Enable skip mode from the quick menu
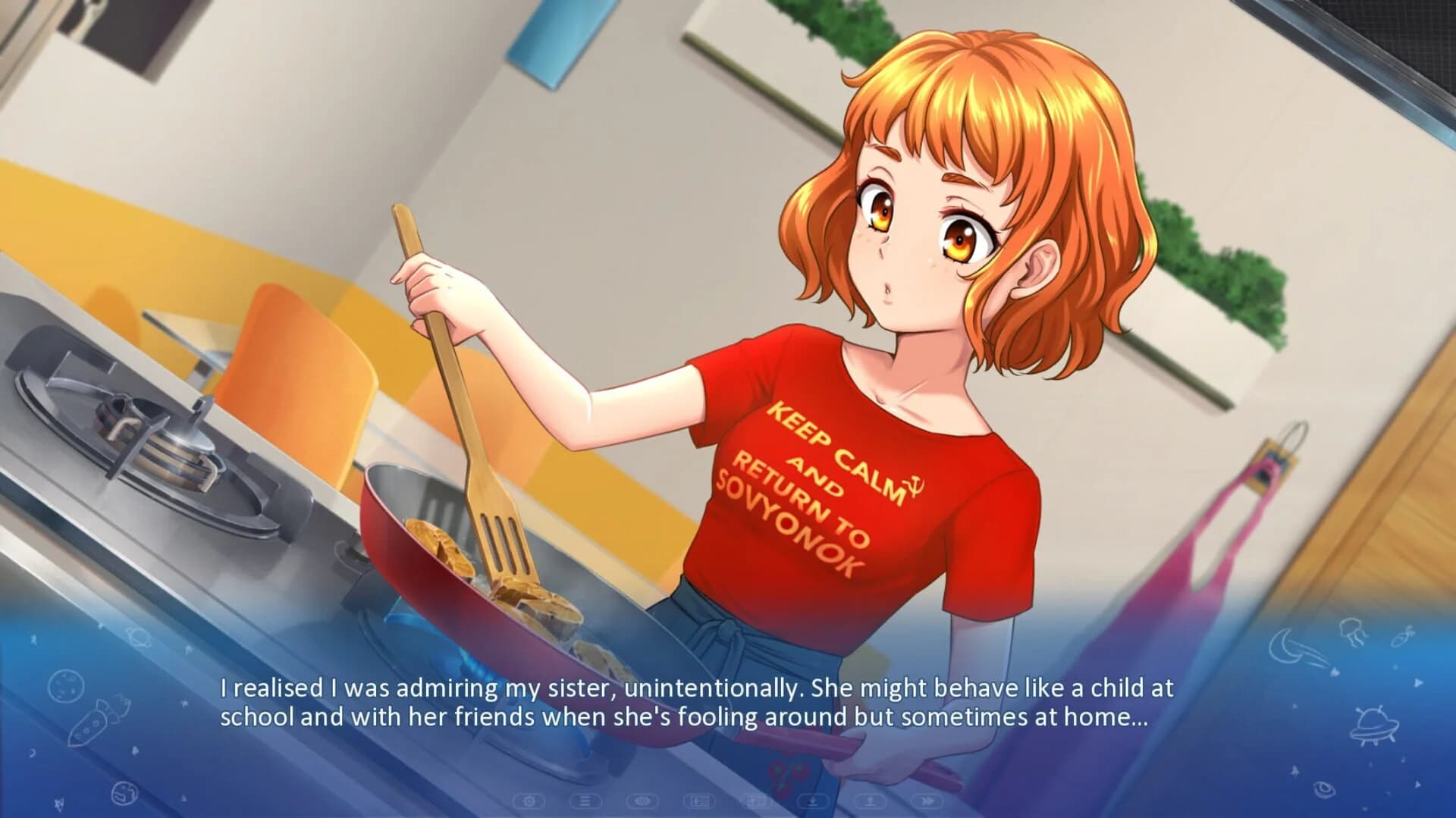Screen dimensions: 1456x818 tap(928, 801)
